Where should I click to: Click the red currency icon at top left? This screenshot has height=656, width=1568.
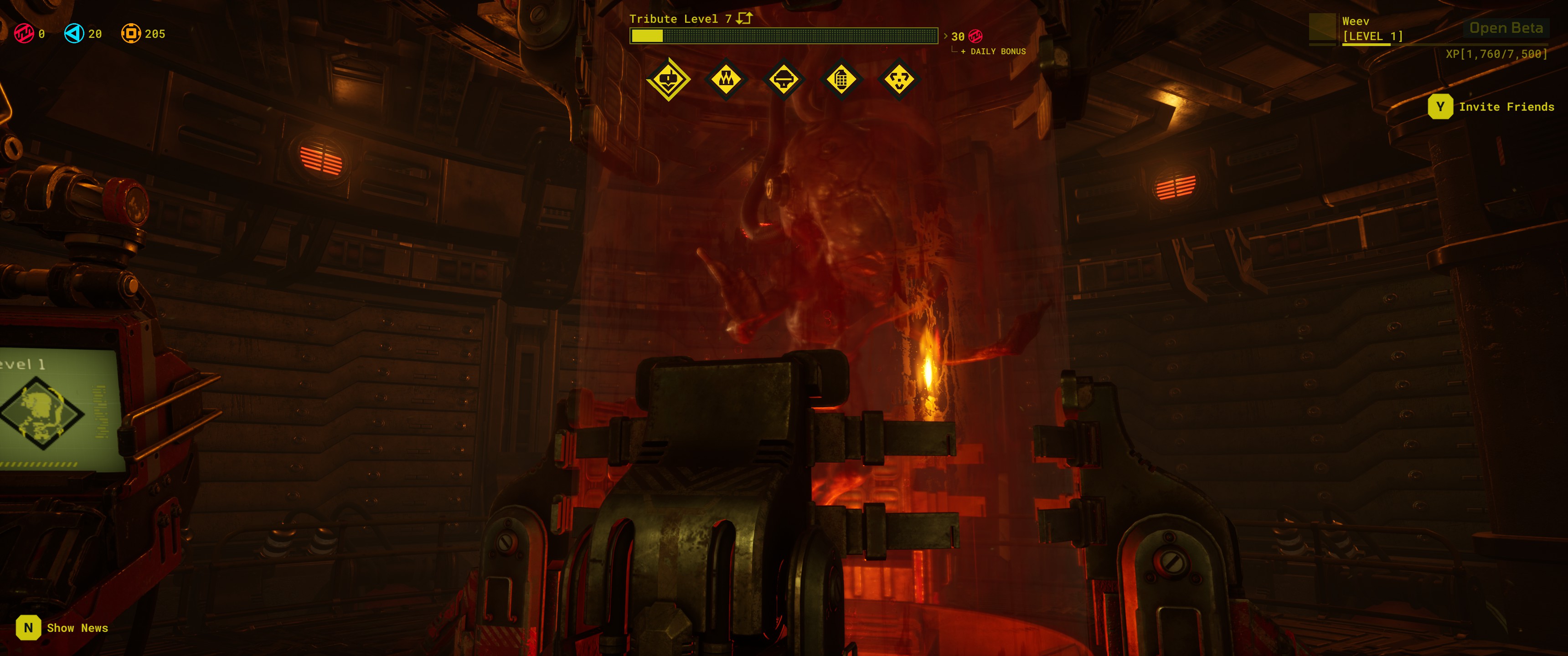(x=24, y=33)
